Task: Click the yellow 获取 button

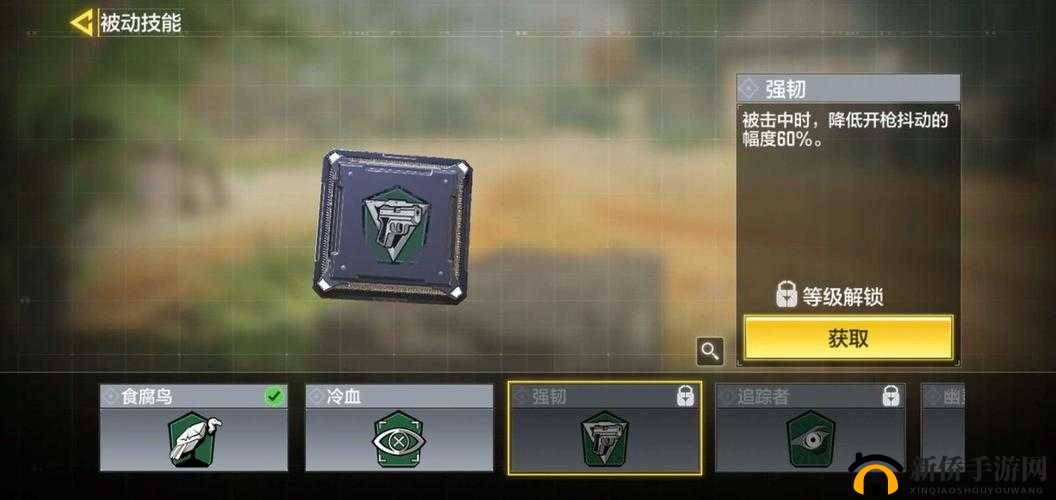Action: tap(848, 338)
